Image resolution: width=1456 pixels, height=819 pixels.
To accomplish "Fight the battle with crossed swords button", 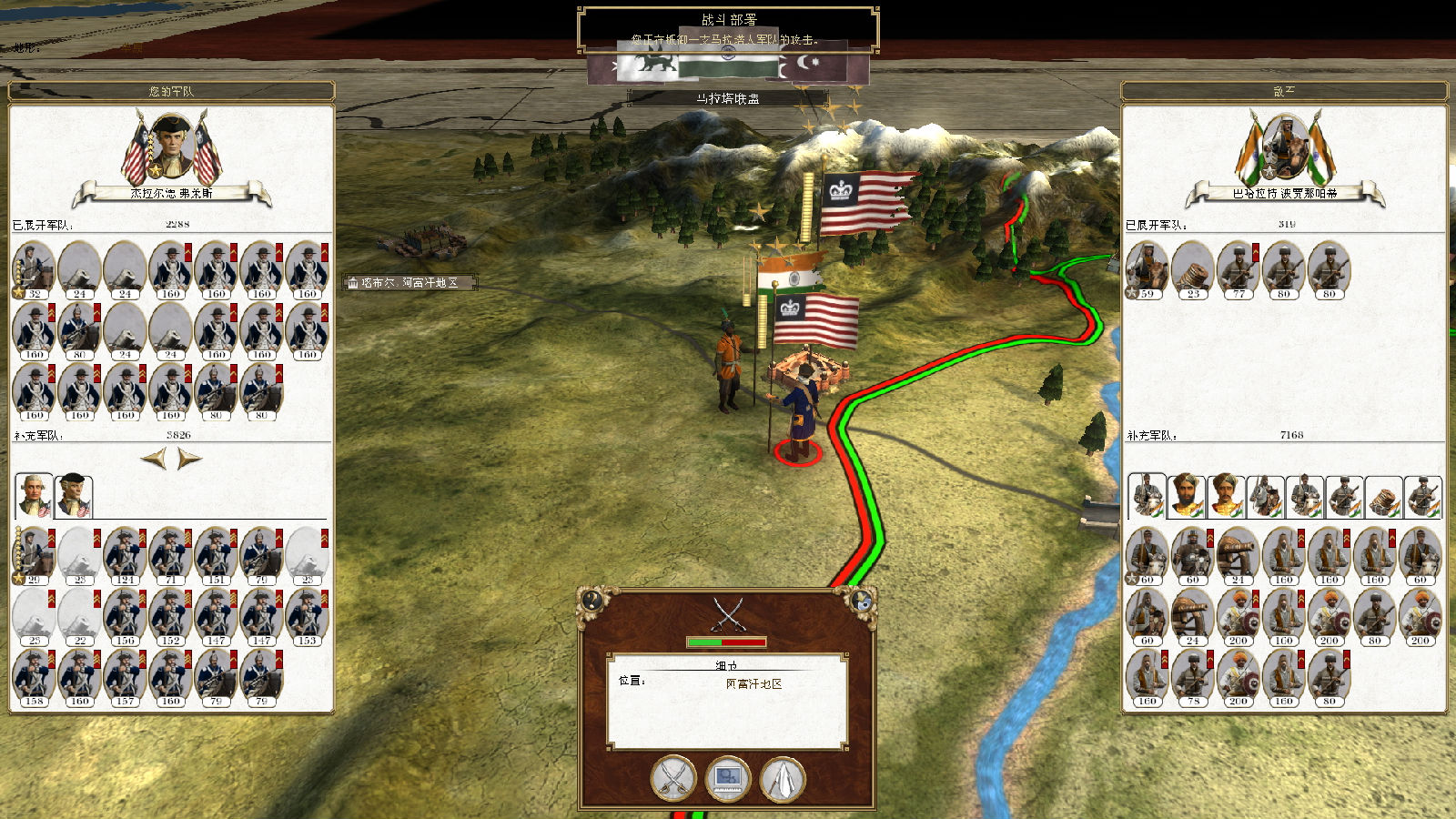I will (x=673, y=779).
